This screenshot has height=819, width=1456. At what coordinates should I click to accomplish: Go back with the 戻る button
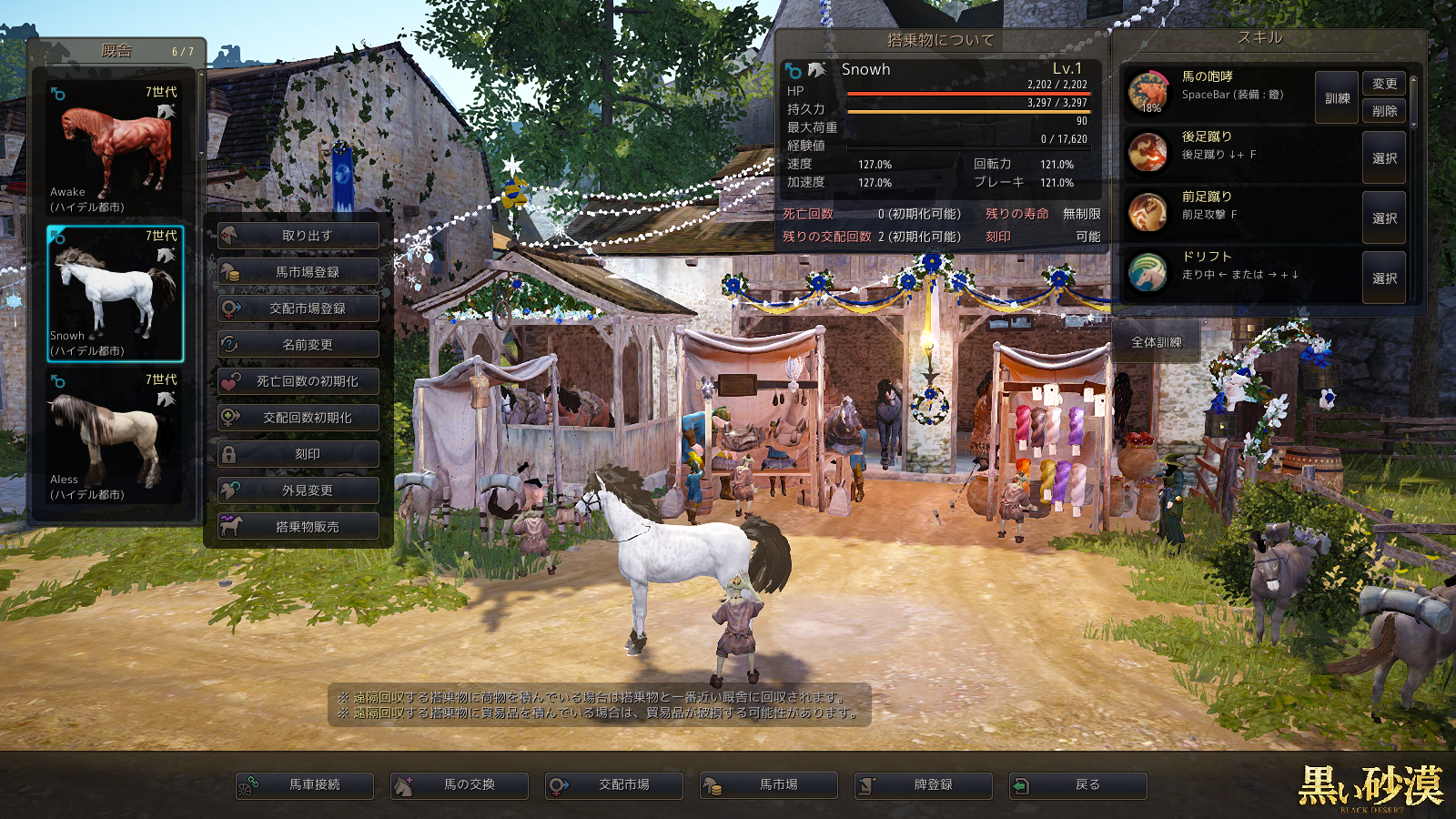1078,784
